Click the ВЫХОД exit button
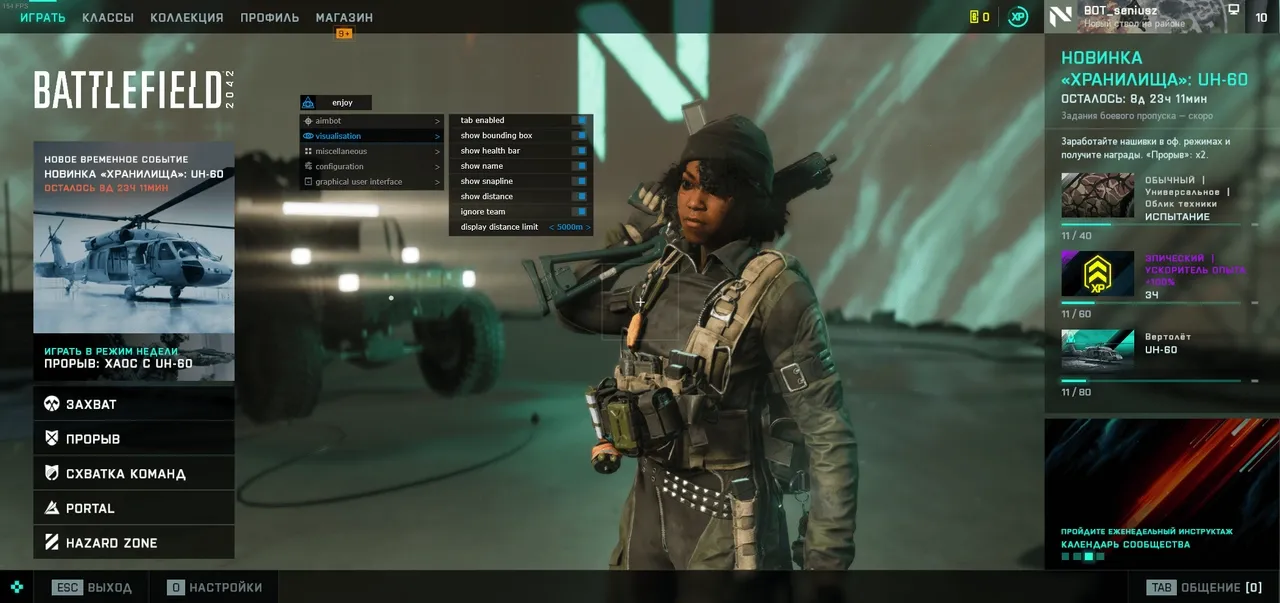The width and height of the screenshot is (1280, 603). [93, 588]
